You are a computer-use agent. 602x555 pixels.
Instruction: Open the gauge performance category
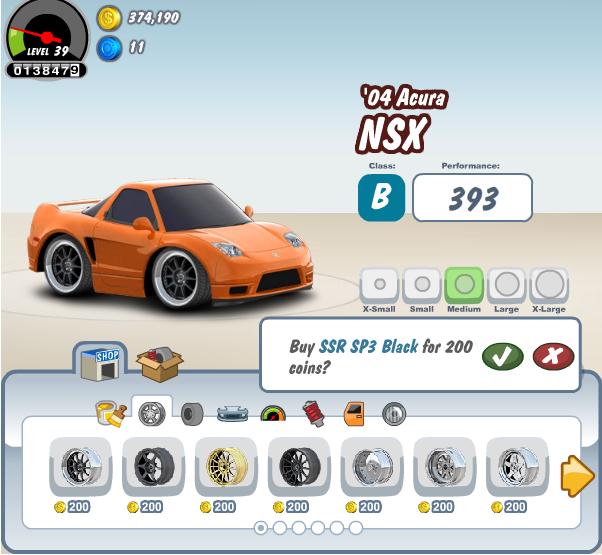(273, 412)
